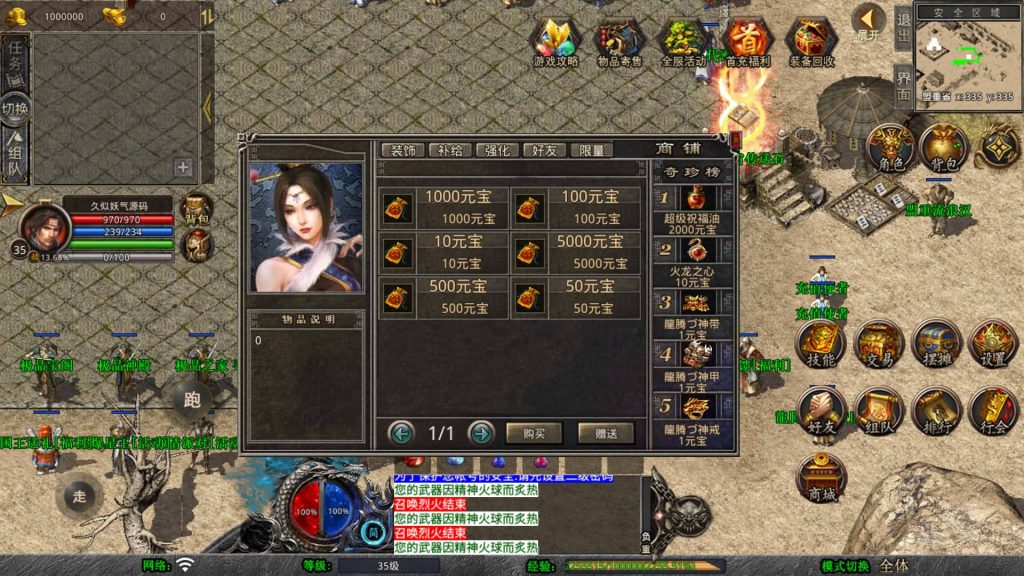Open the 技能 skills menu
Viewport: 1024px width, 576px height.
(820, 344)
